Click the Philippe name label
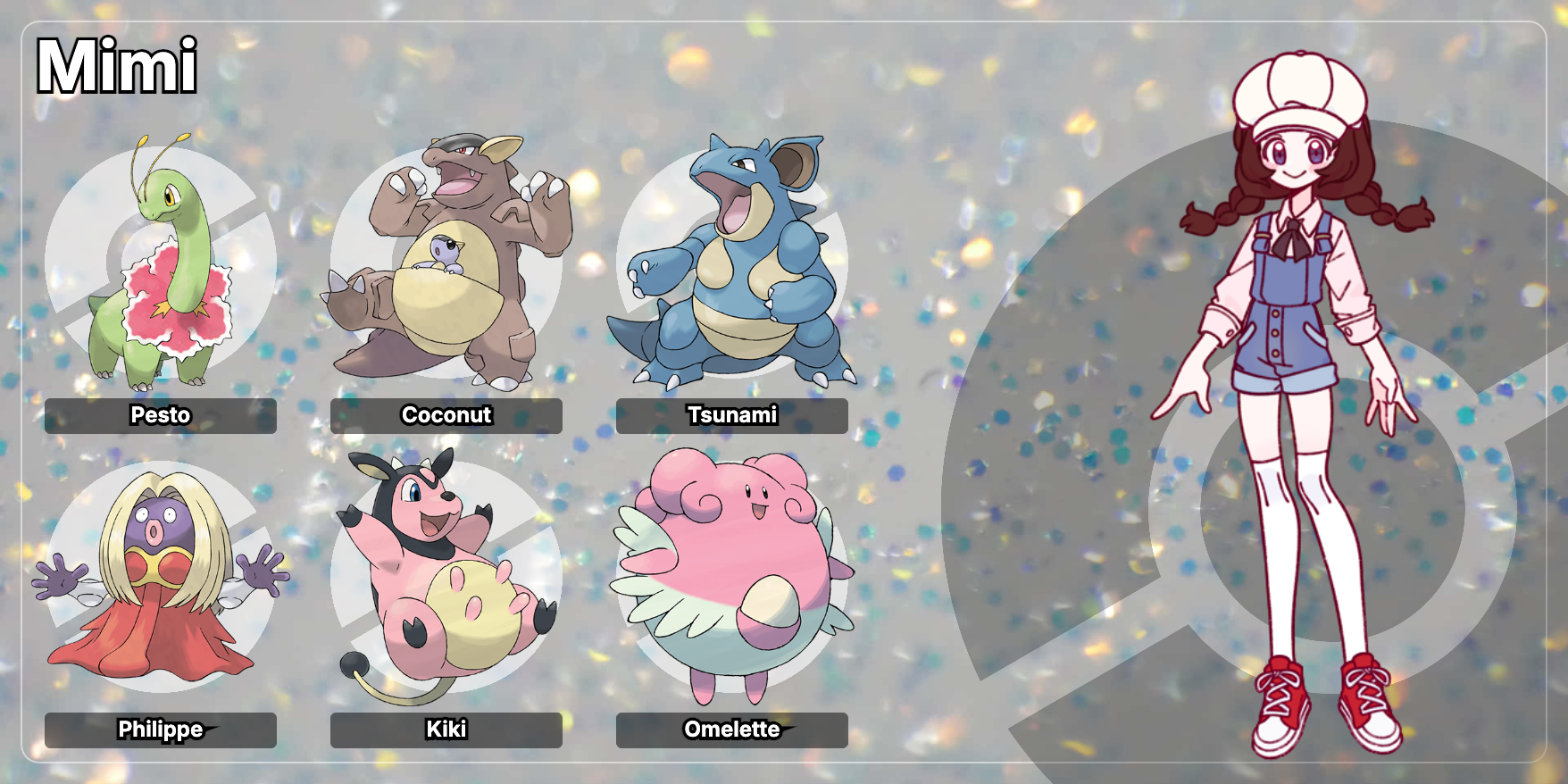 pyautogui.click(x=161, y=730)
